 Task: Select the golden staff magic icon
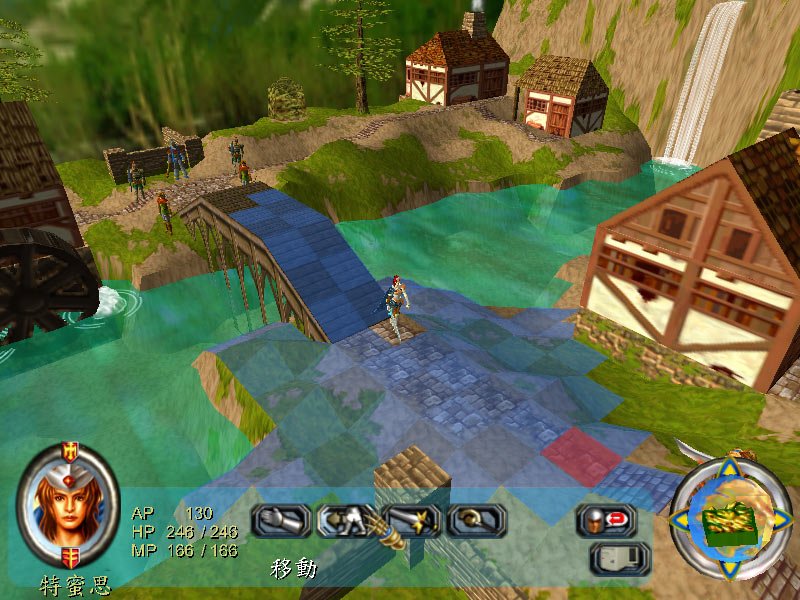477,520
